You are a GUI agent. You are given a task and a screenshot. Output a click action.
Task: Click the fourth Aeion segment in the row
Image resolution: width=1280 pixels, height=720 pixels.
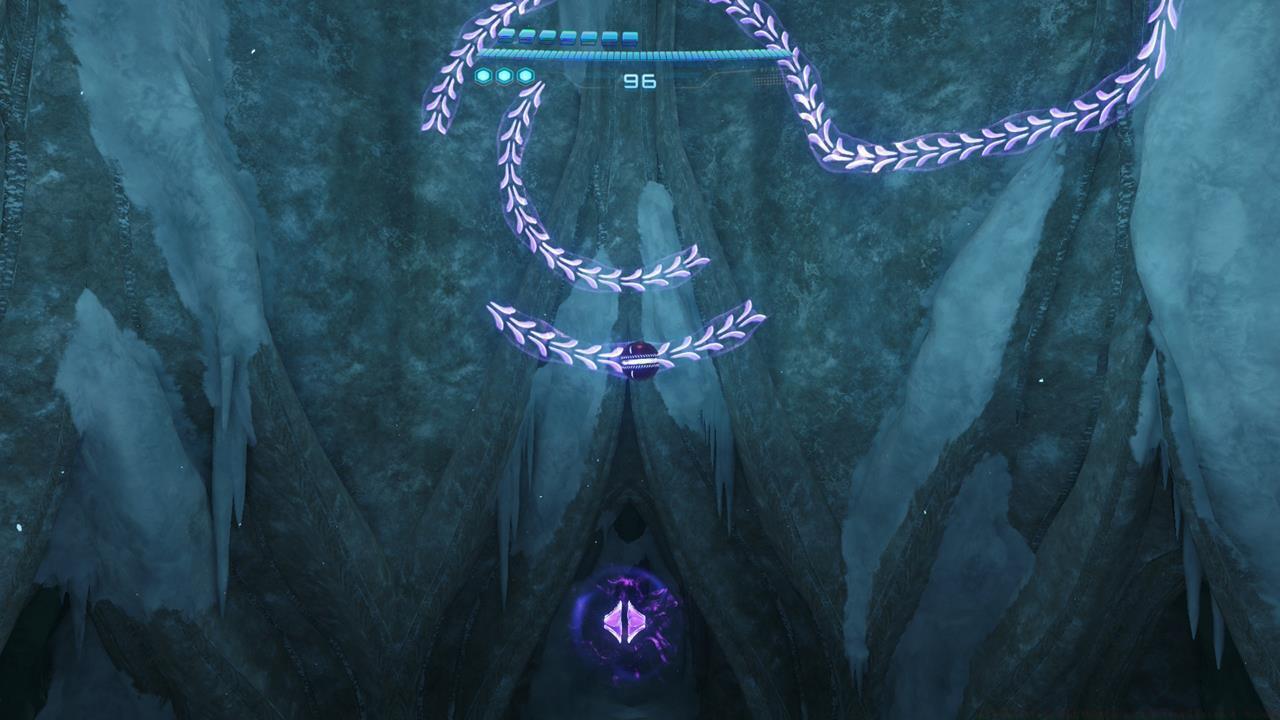tap(568, 37)
